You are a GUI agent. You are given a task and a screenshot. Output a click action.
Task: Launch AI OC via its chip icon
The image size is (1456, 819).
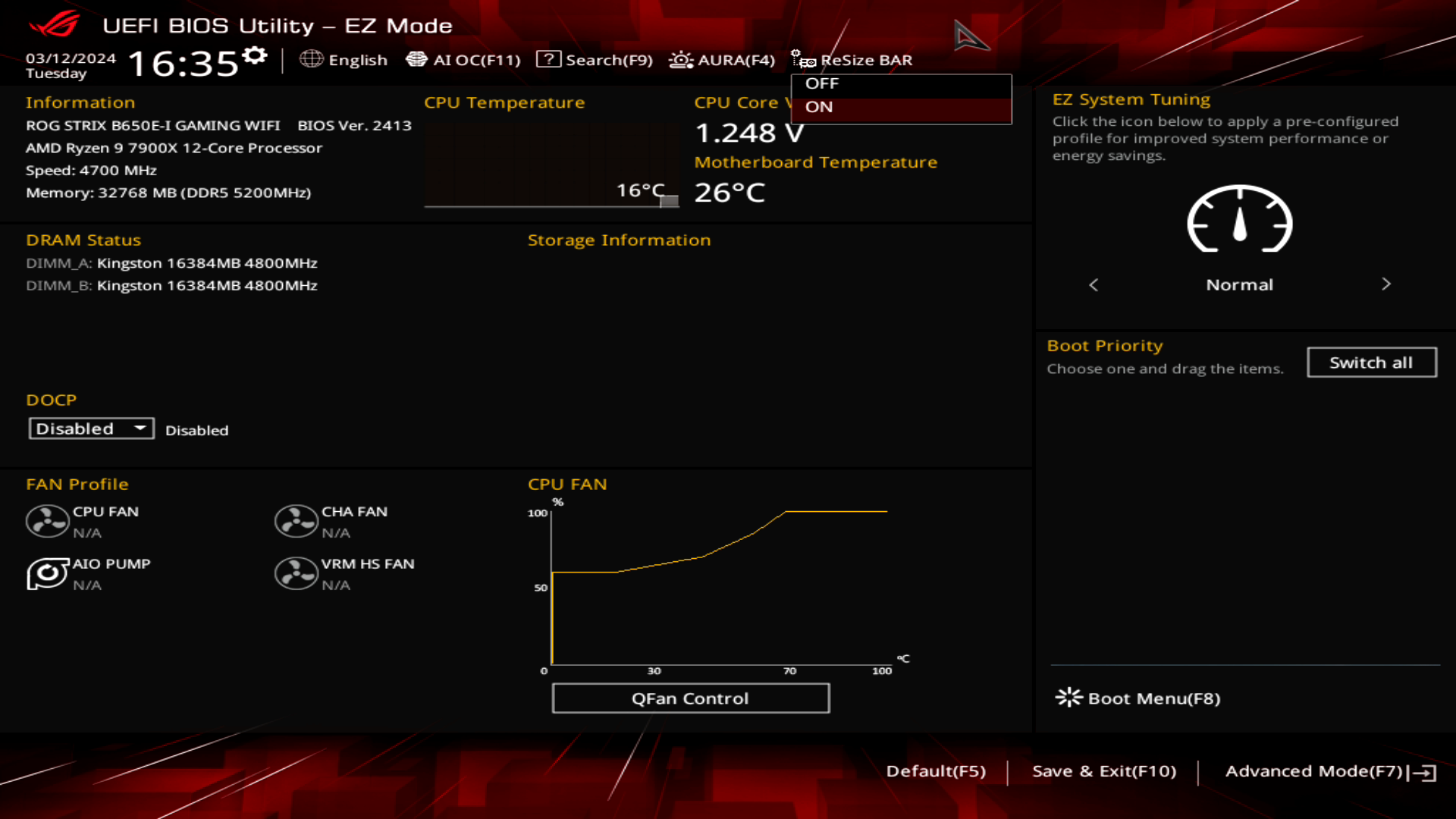418,58
